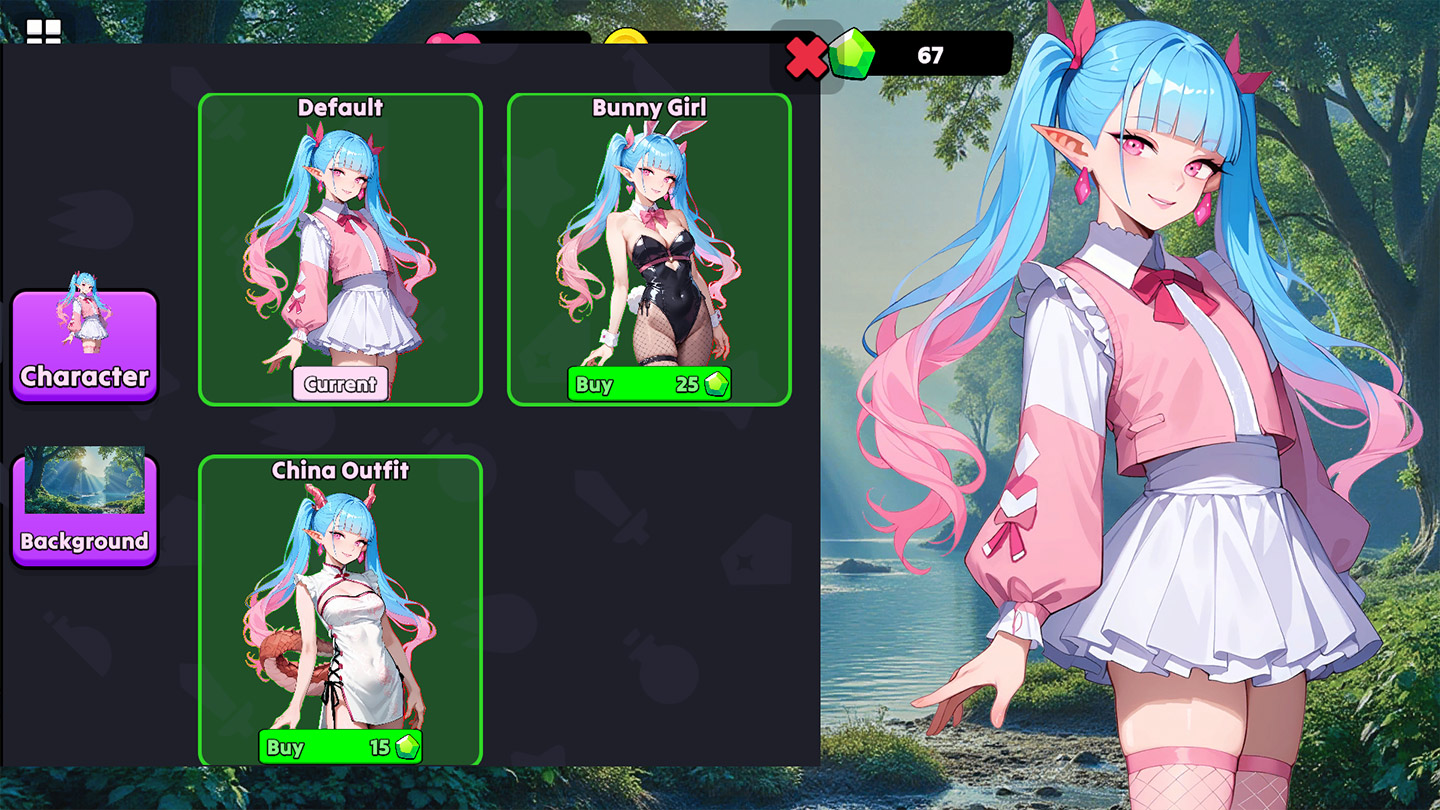Image resolution: width=1440 pixels, height=810 pixels.
Task: Buy China Outfit for 15 gems
Action: pyautogui.click(x=340, y=747)
